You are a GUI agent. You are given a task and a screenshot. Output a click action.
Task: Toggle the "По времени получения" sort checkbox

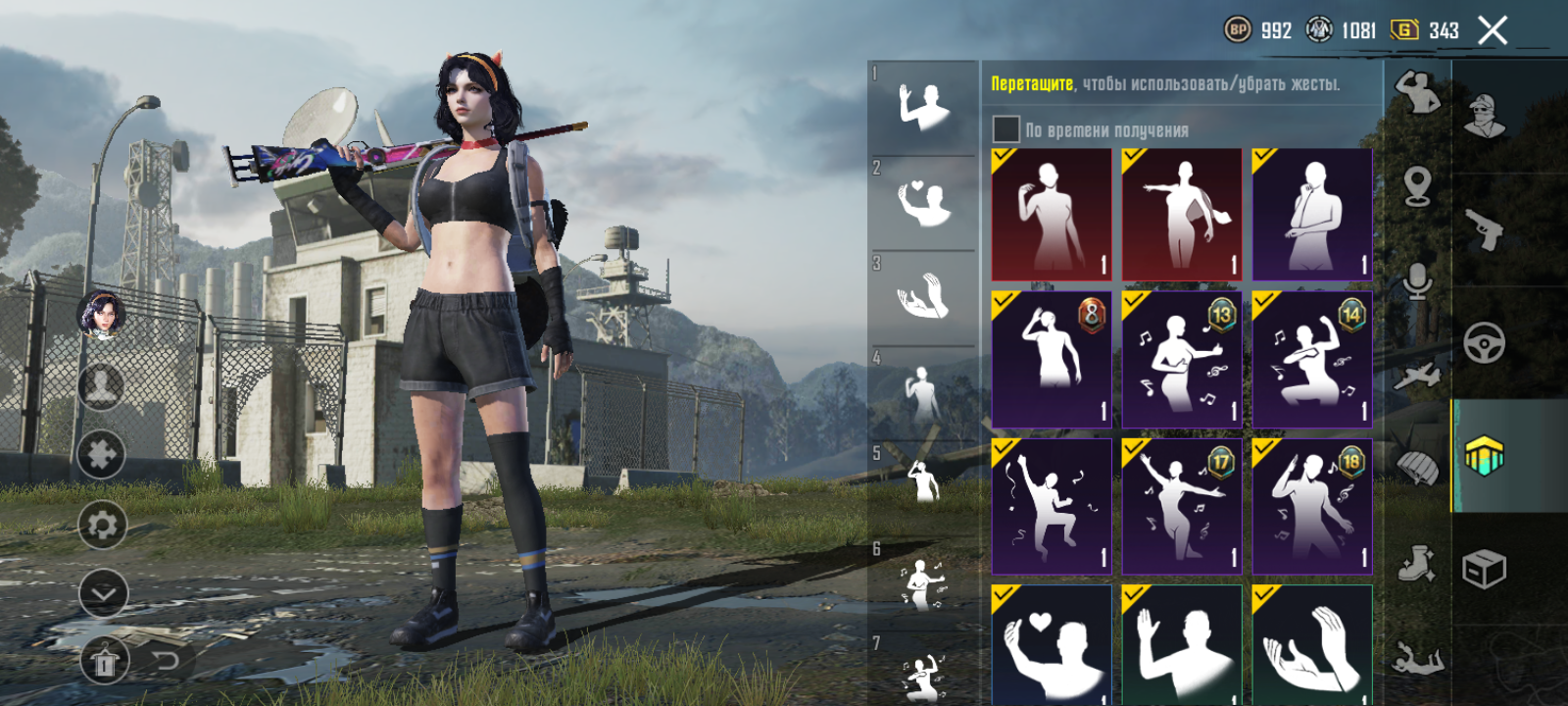click(x=1006, y=129)
